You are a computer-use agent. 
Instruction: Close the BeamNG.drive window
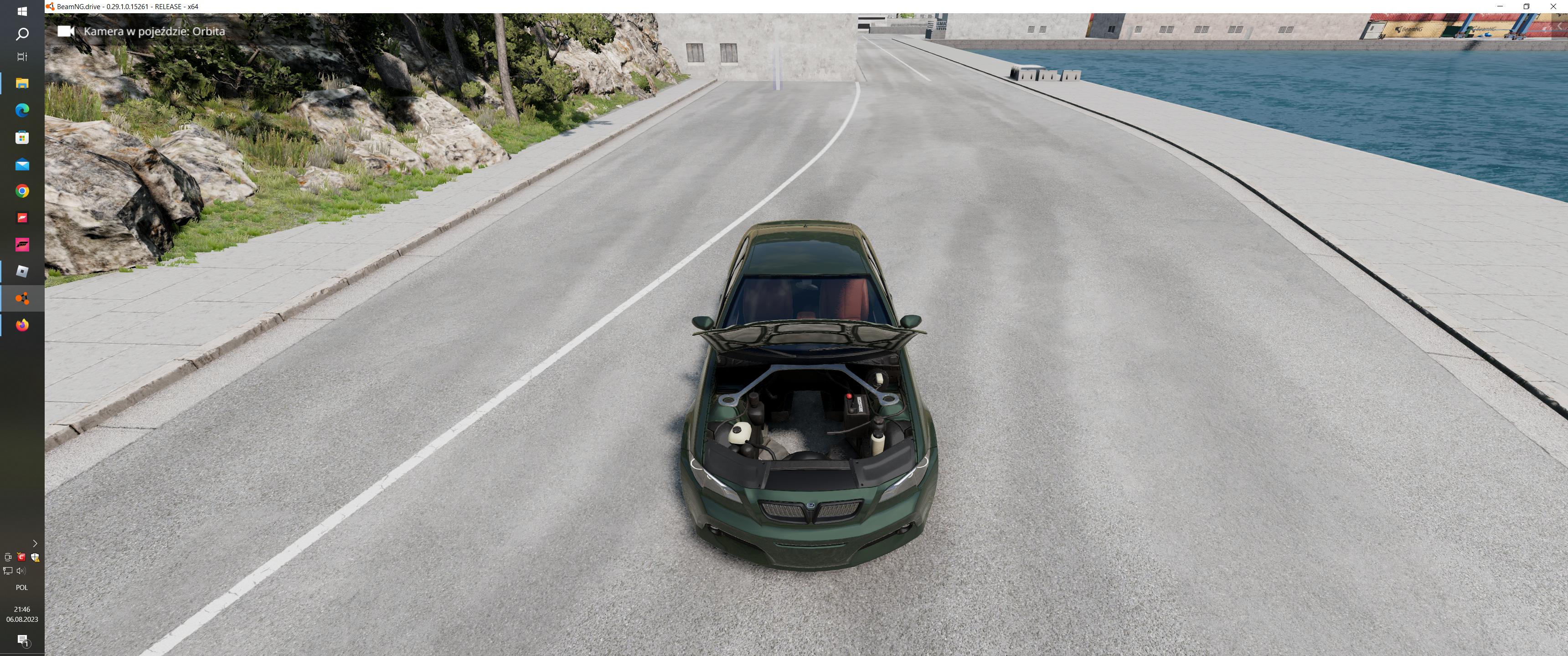(1553, 6)
